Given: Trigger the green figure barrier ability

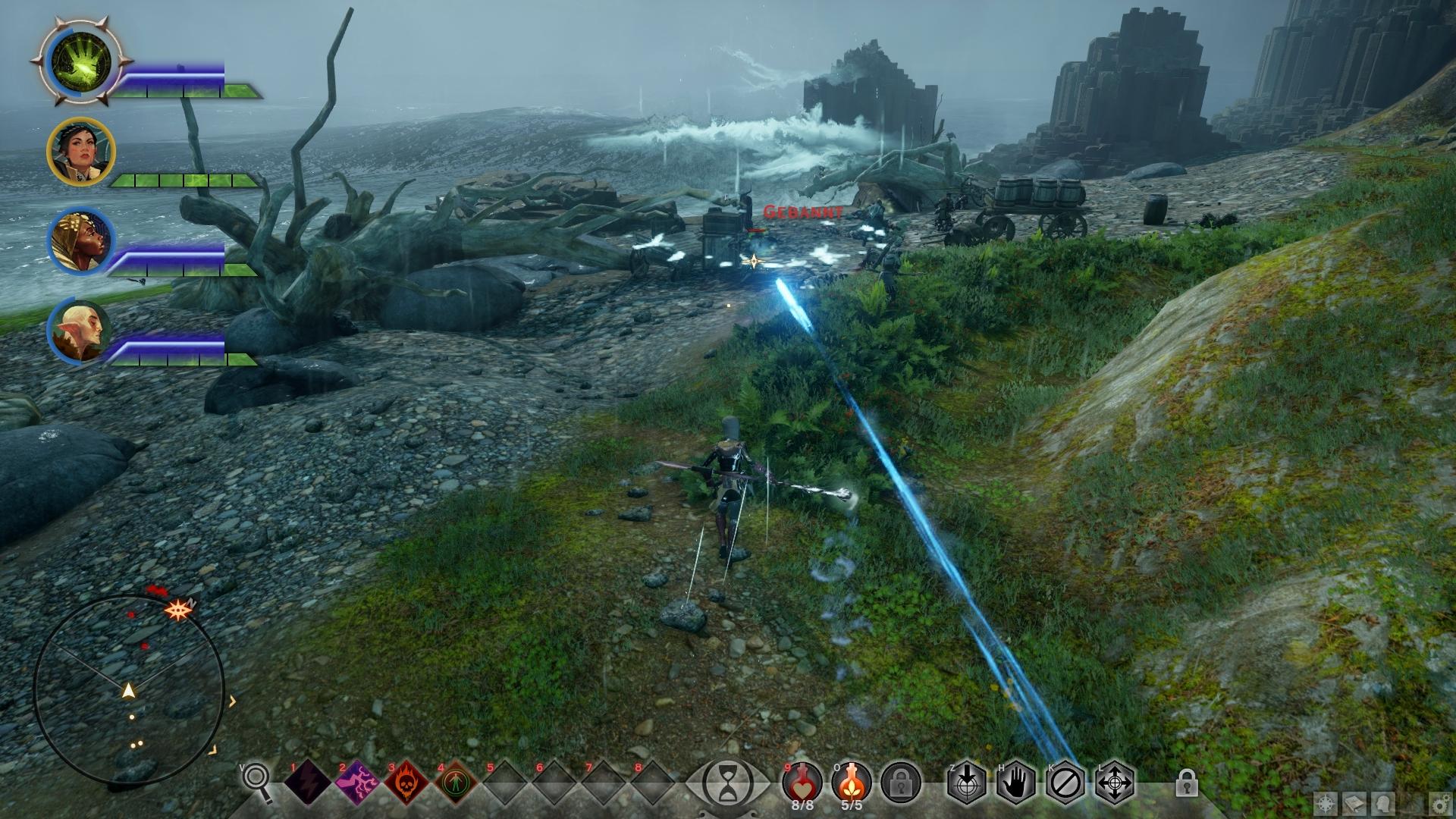Looking at the screenshot, I should tap(456, 783).
